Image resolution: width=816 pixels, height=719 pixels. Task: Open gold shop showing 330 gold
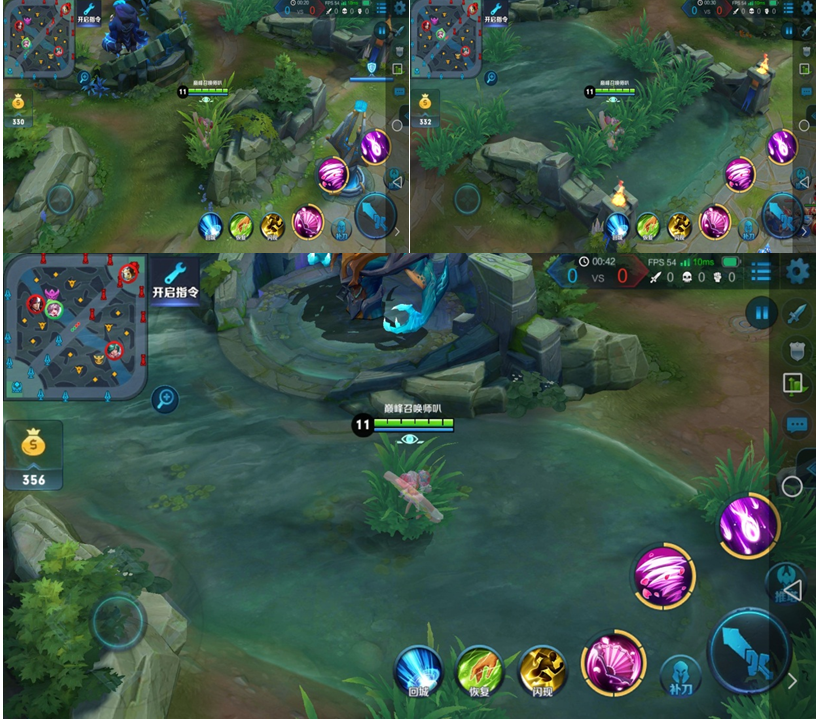click(x=18, y=108)
